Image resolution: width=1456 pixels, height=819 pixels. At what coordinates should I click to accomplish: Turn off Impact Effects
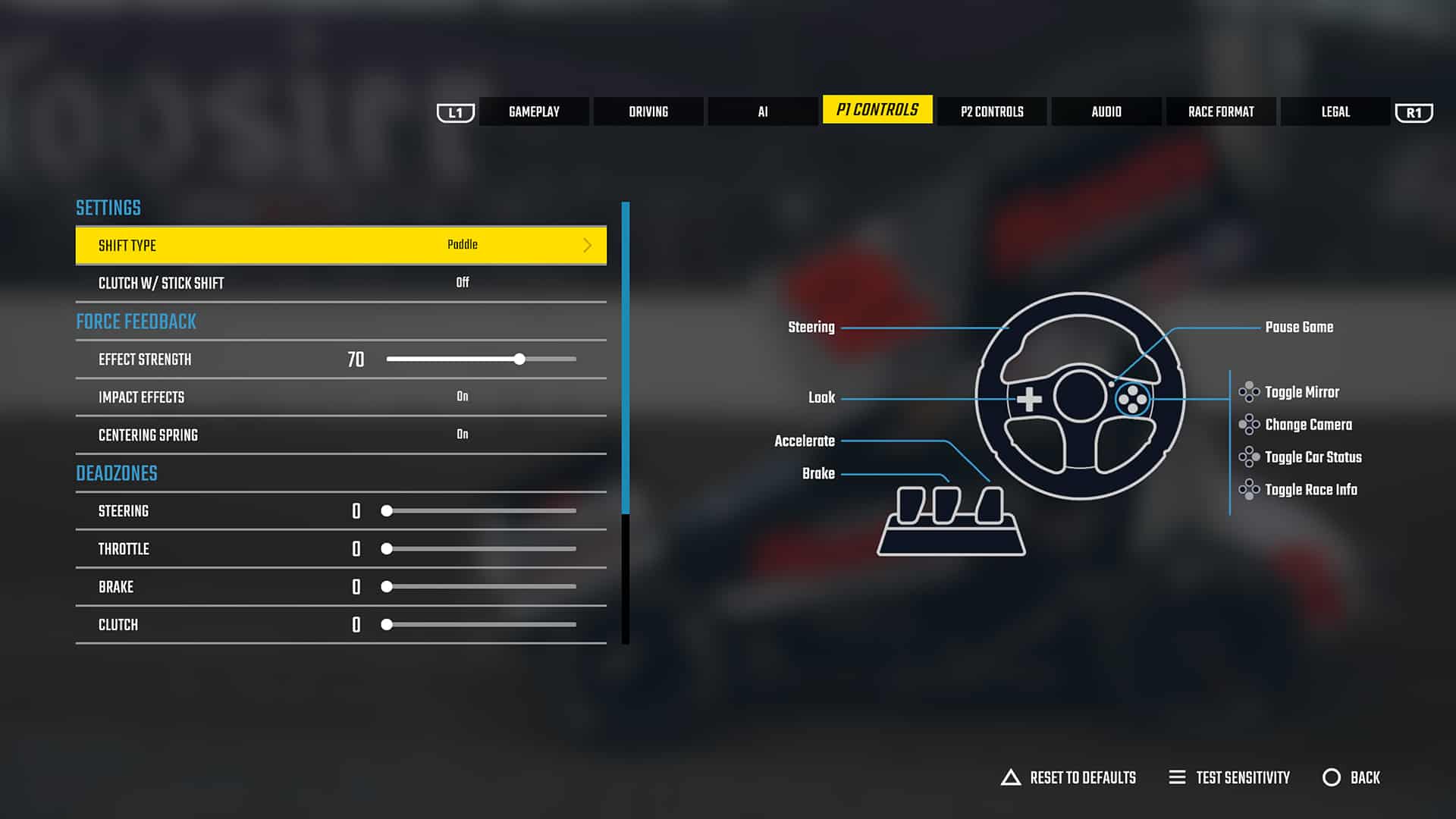[x=463, y=396]
